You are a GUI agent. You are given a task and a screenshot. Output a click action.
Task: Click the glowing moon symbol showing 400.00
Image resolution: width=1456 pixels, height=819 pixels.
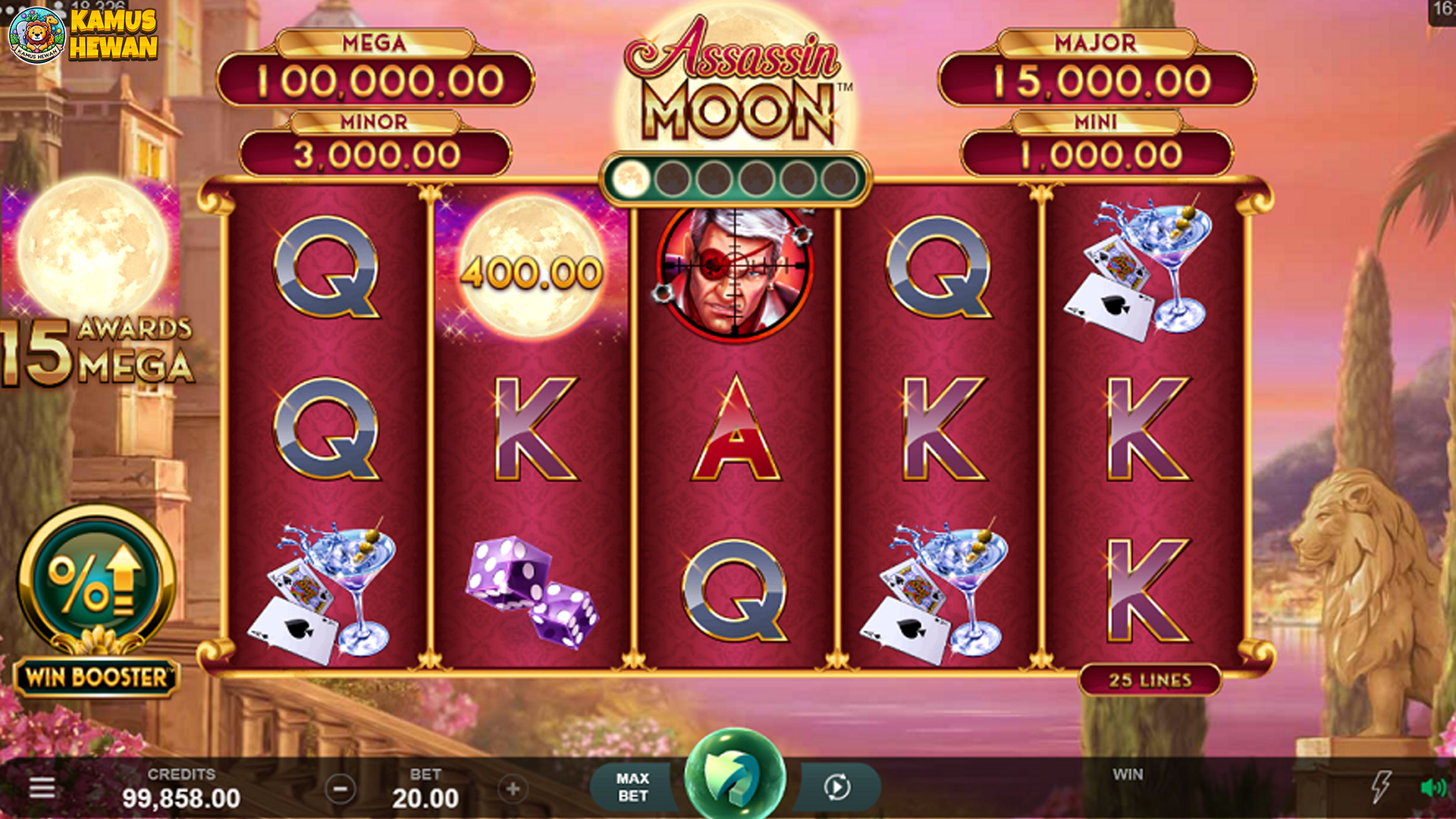click(x=530, y=269)
